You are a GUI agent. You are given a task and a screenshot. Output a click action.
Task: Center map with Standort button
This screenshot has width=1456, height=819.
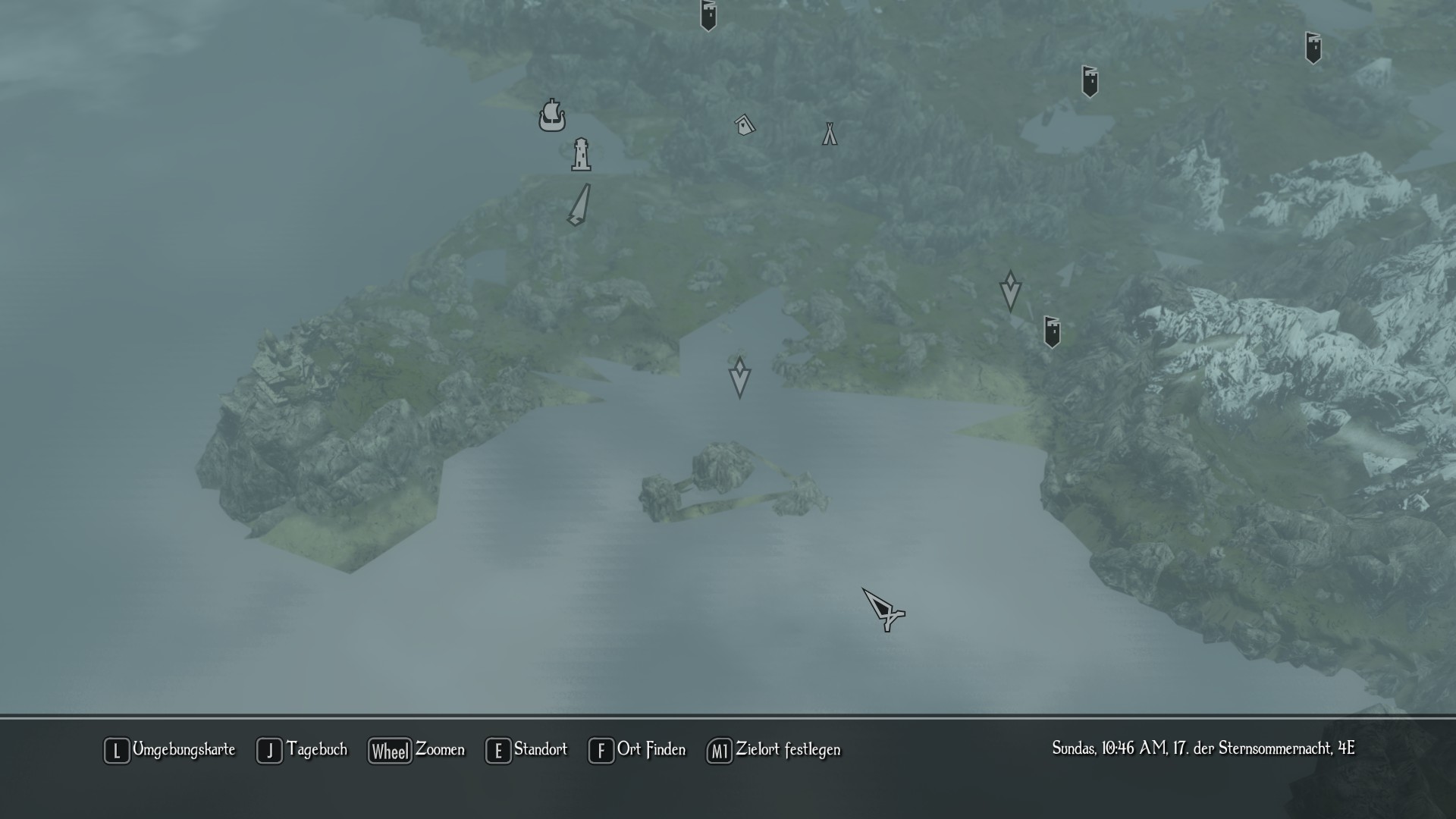coord(526,750)
